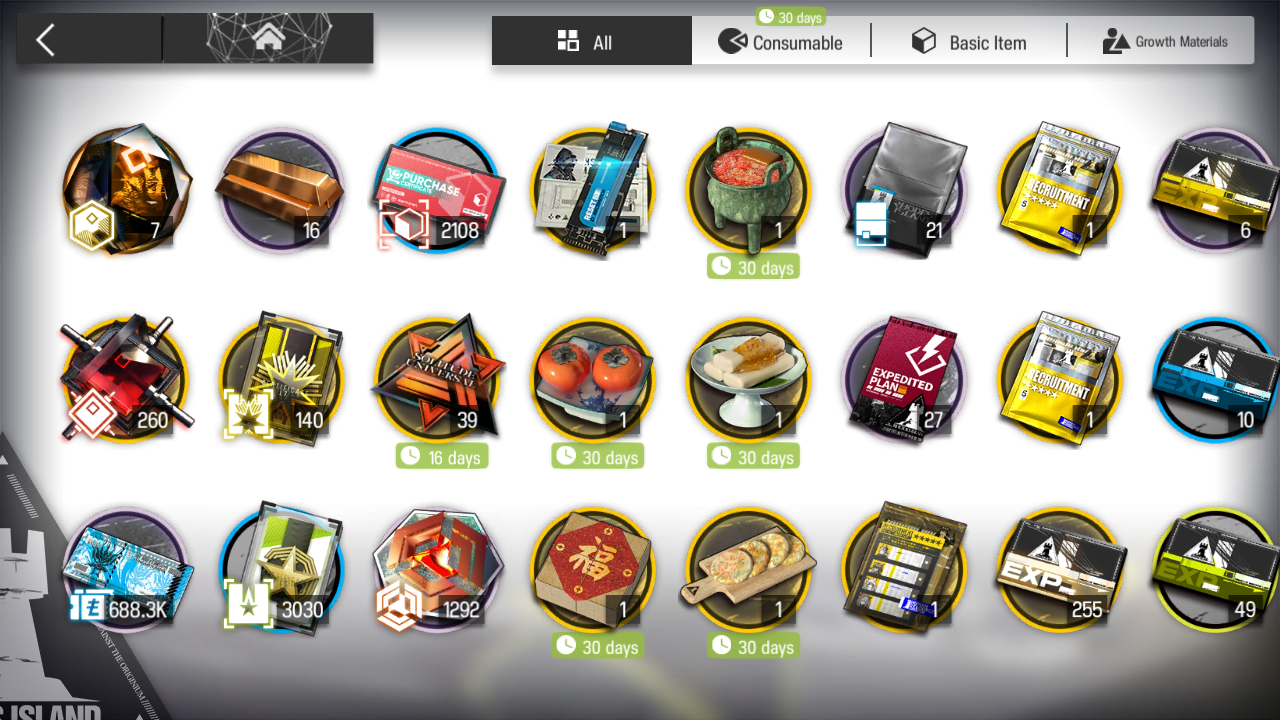Viewport: 1280px width, 720px height.
Task: Select the All items tab
Action: coord(591,42)
